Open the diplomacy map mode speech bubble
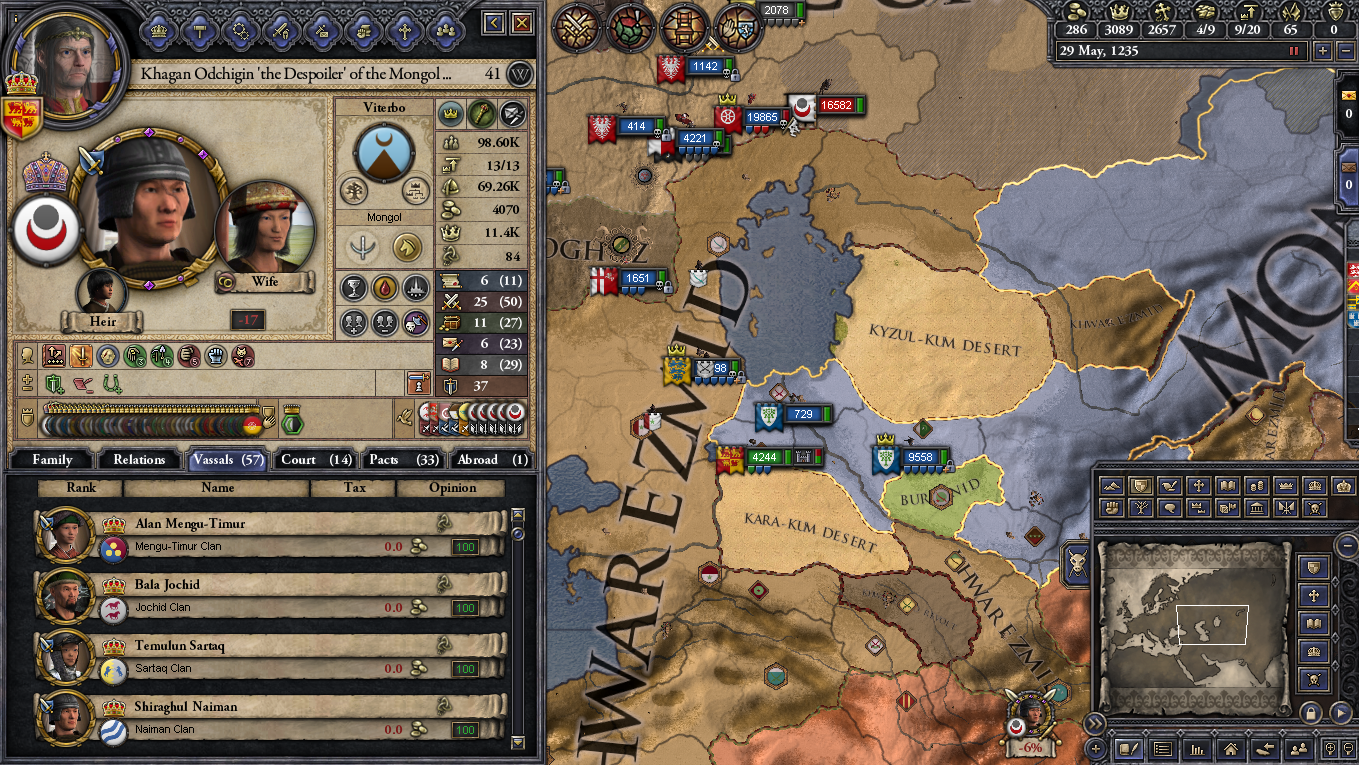1359x765 pixels. pos(1172,508)
